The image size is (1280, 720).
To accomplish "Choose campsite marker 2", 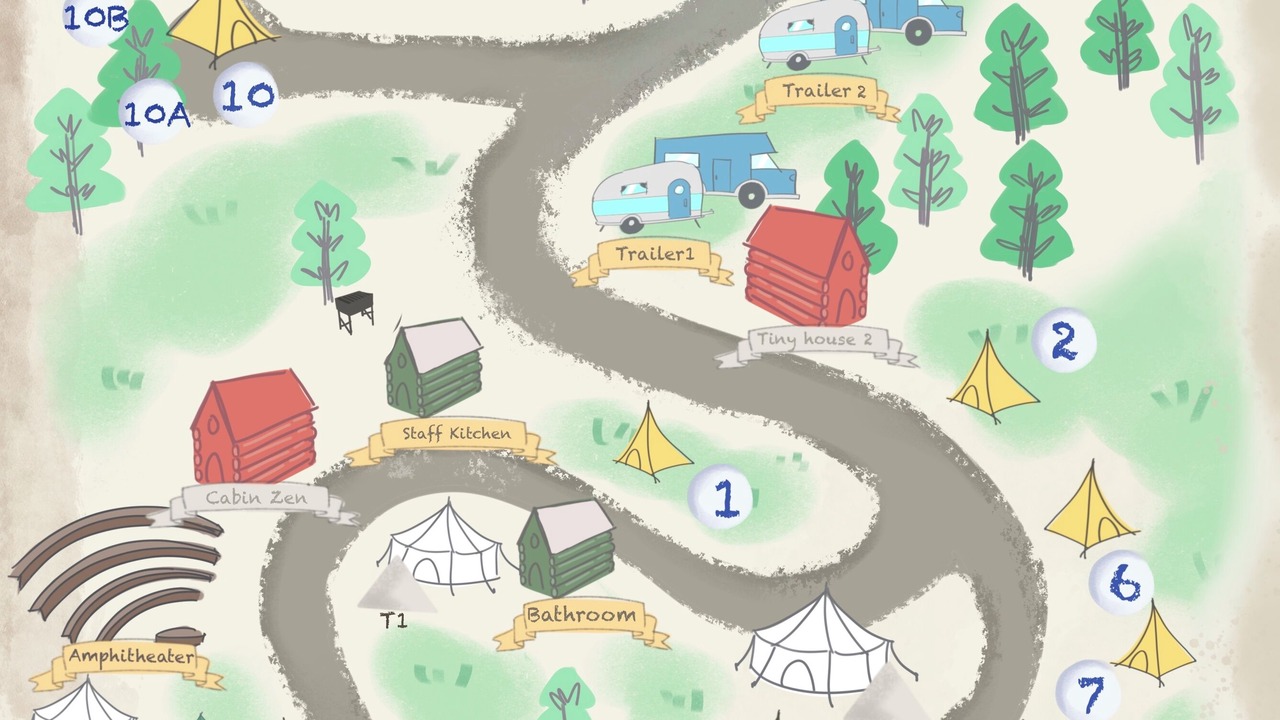I will [1063, 341].
